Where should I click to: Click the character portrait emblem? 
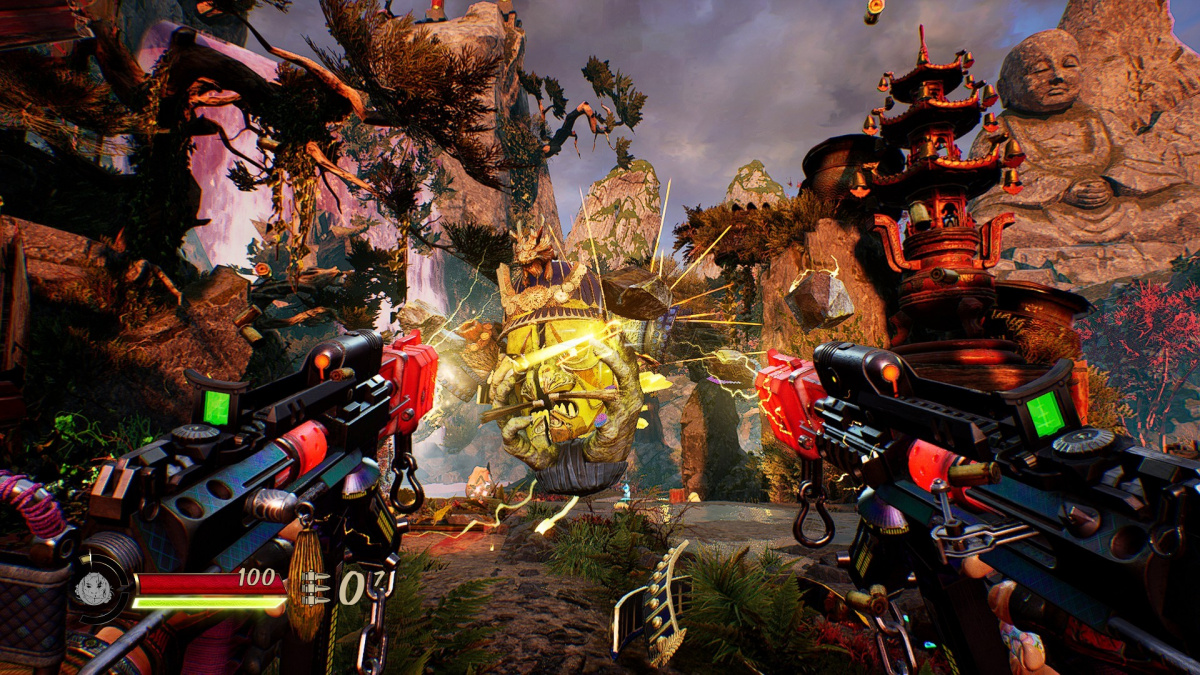point(94,588)
